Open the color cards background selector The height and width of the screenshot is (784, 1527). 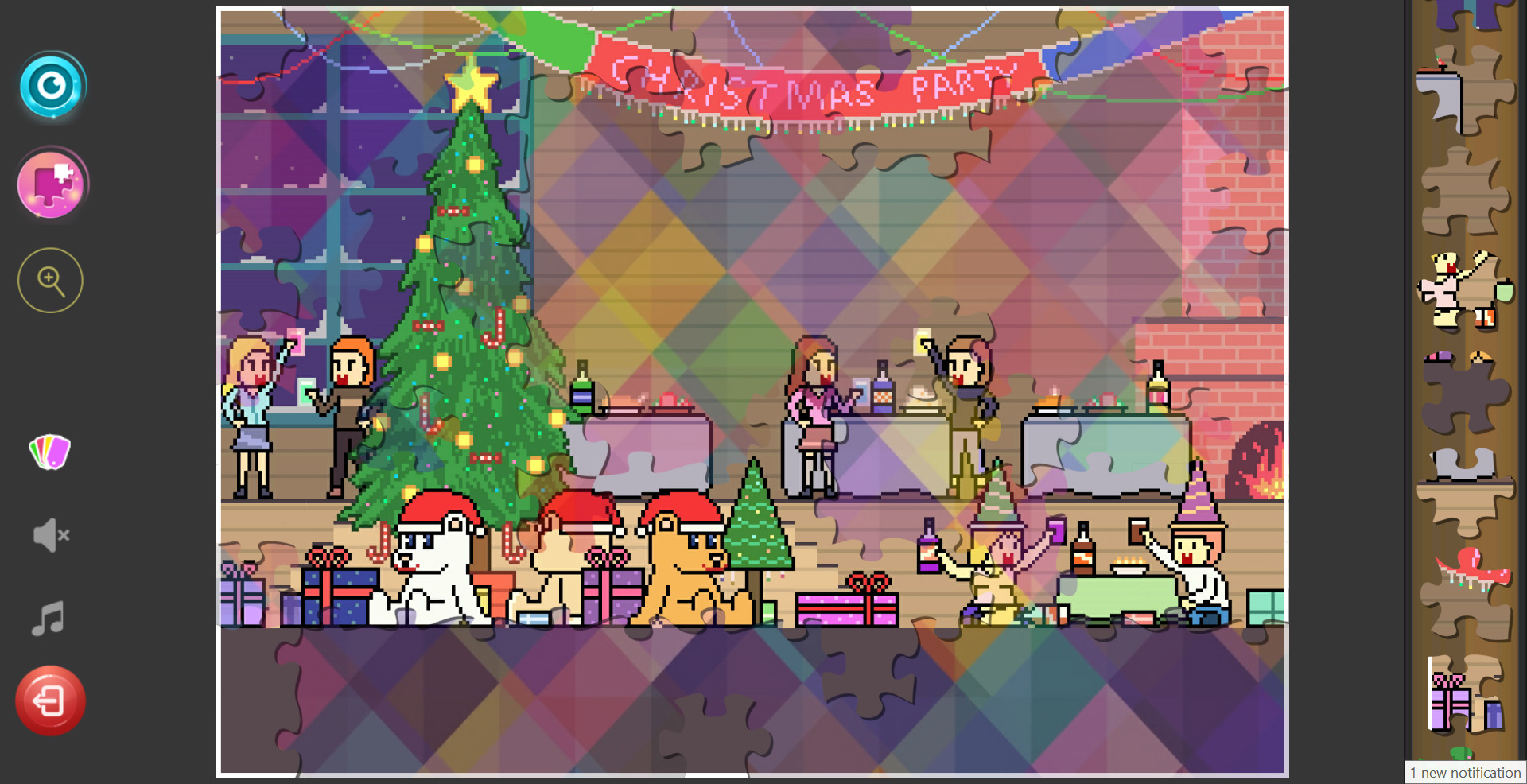click(50, 452)
